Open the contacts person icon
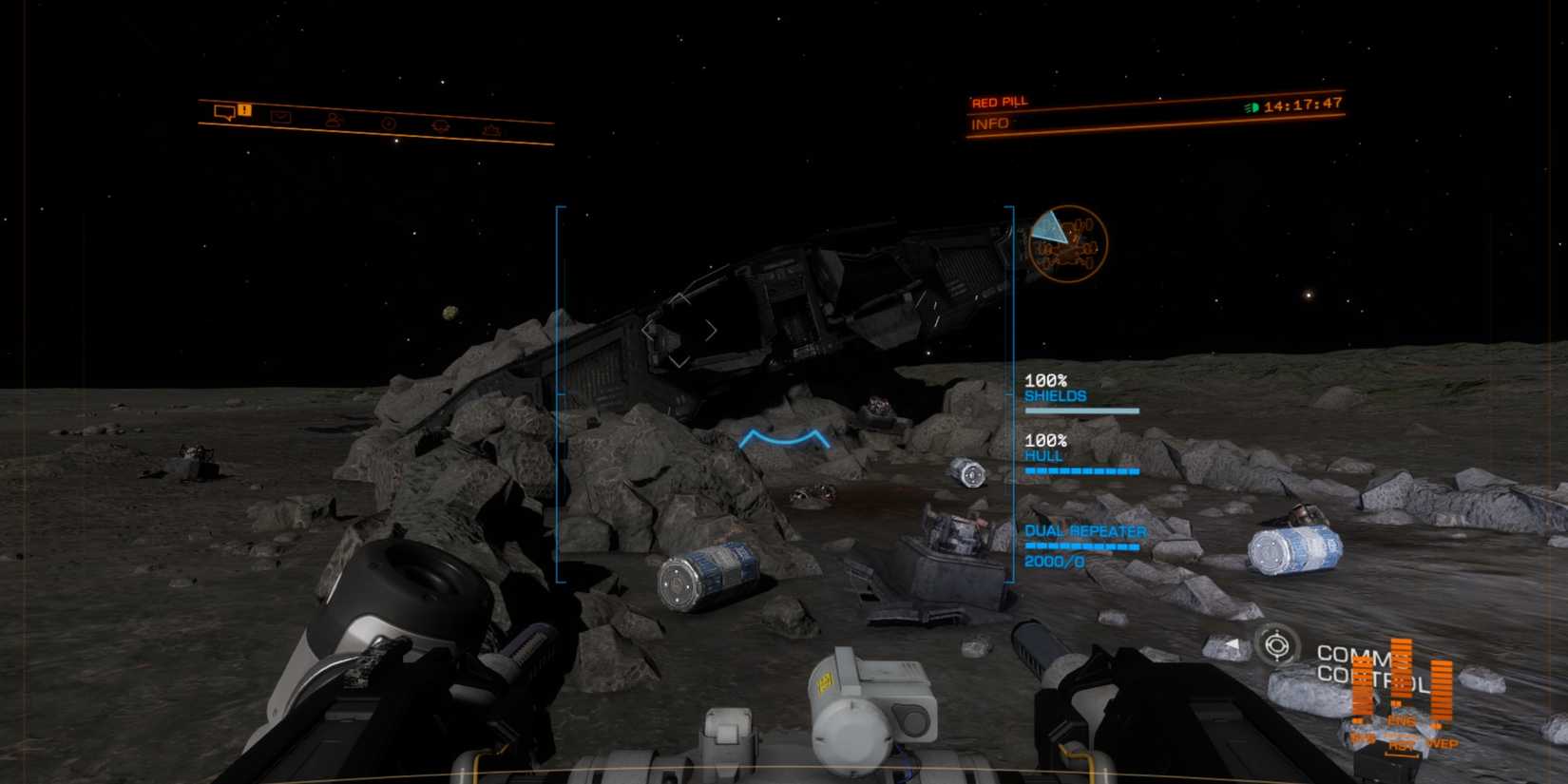This screenshot has height=784, width=1568. coord(335,121)
